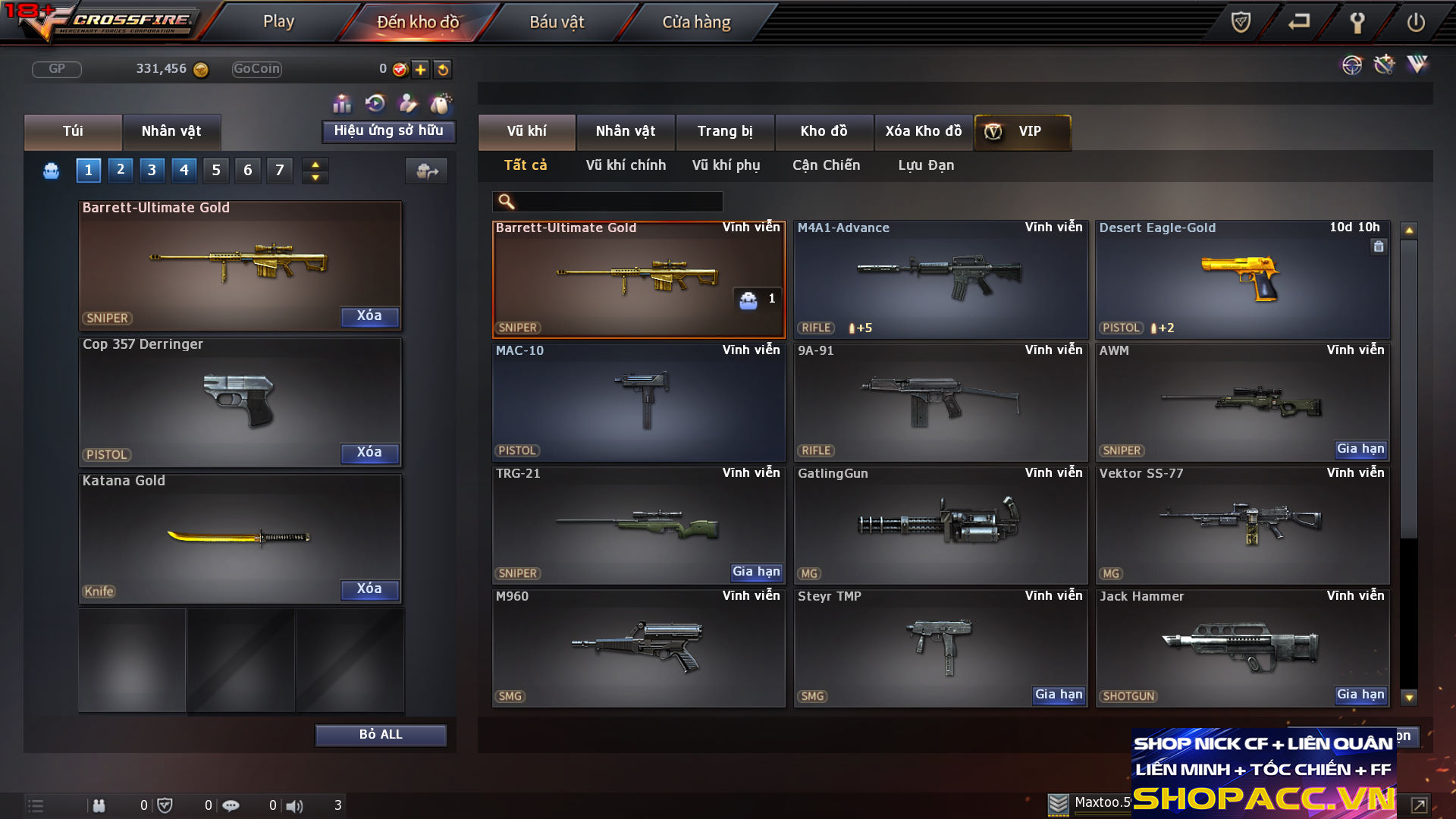Image resolution: width=1456 pixels, height=819 pixels.
Task: Go to the Báu vật menu
Action: pos(557,22)
